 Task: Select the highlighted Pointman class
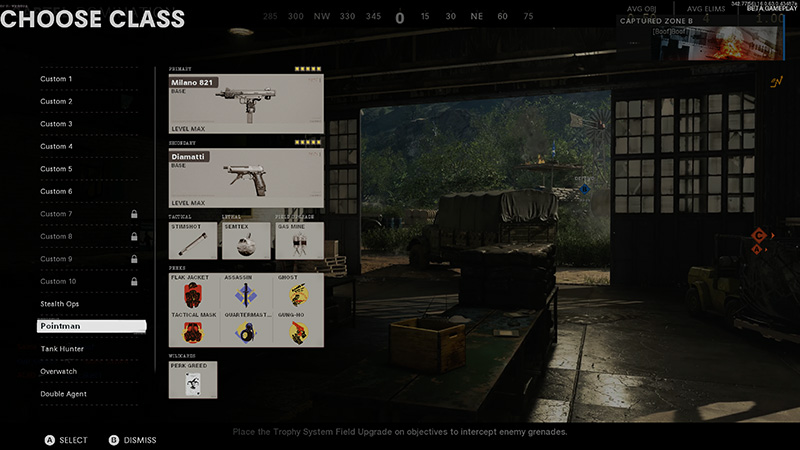click(x=90, y=326)
